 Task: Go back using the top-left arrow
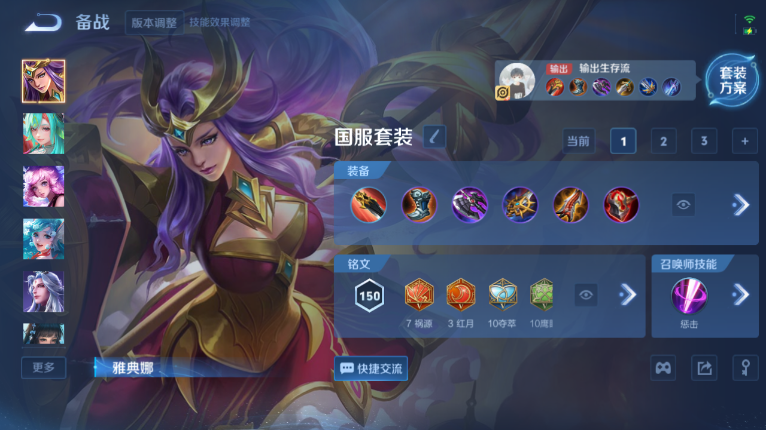pyautogui.click(x=43, y=22)
